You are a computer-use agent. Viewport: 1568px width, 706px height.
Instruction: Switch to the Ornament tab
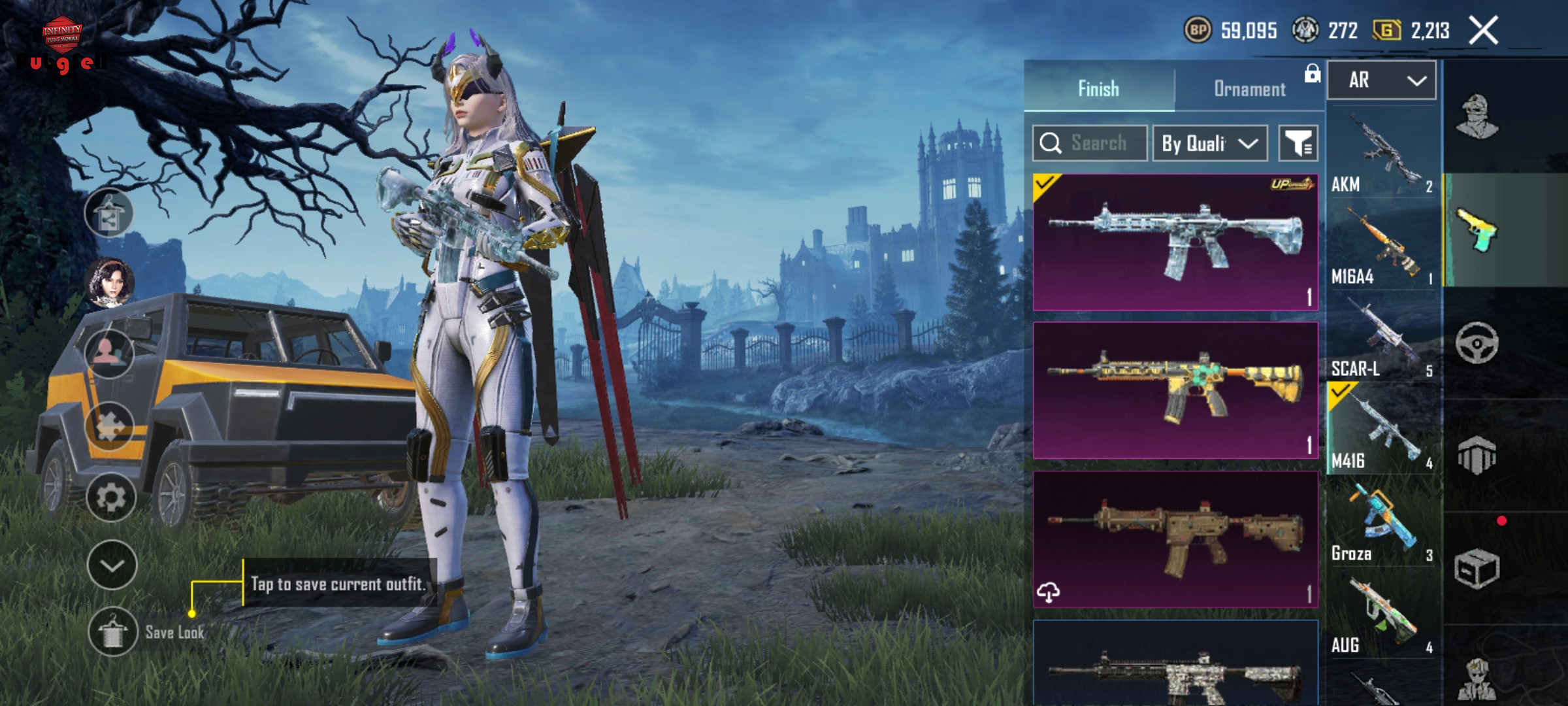[1249, 89]
